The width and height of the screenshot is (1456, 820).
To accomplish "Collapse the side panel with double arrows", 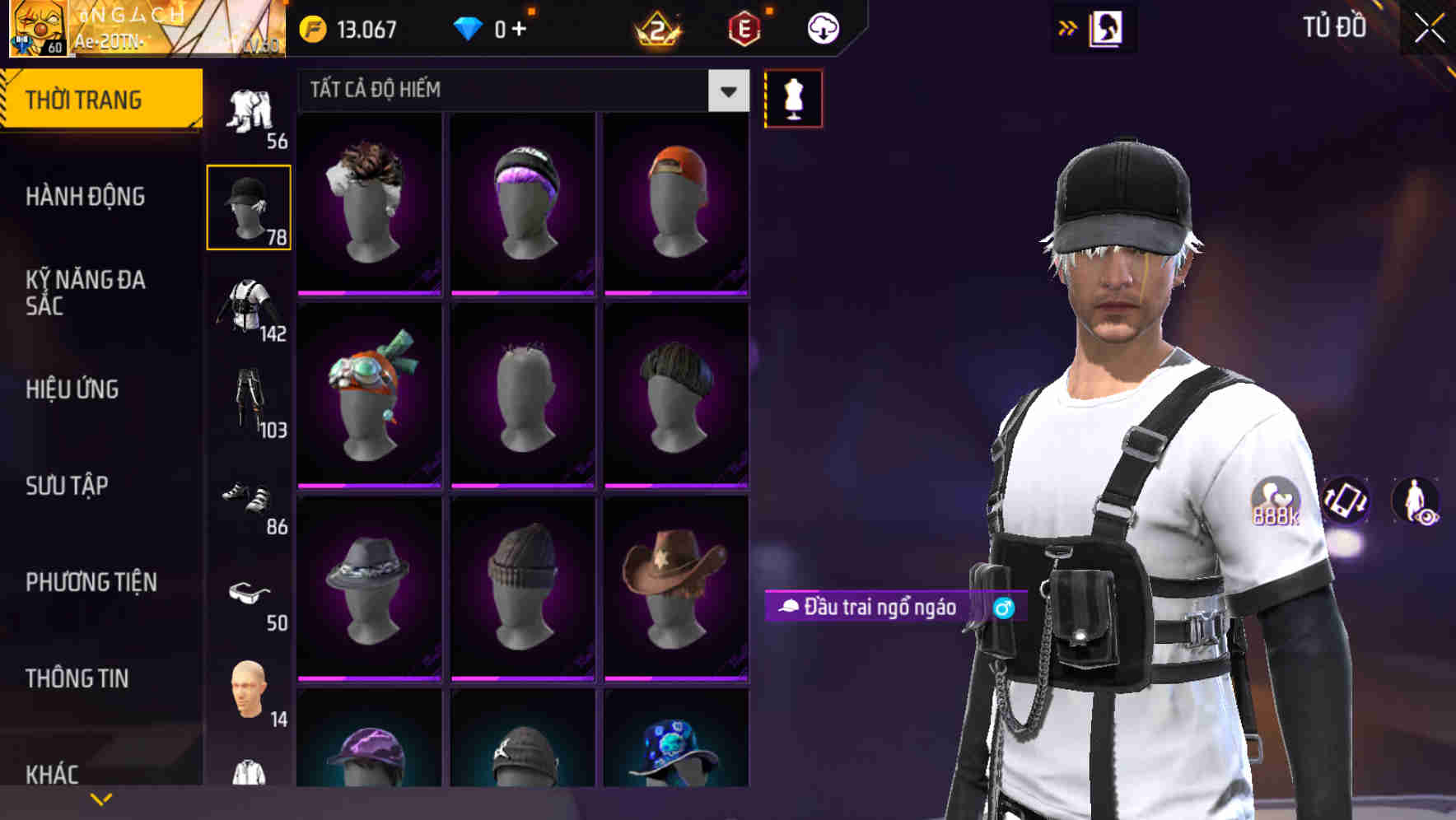I will [1068, 27].
